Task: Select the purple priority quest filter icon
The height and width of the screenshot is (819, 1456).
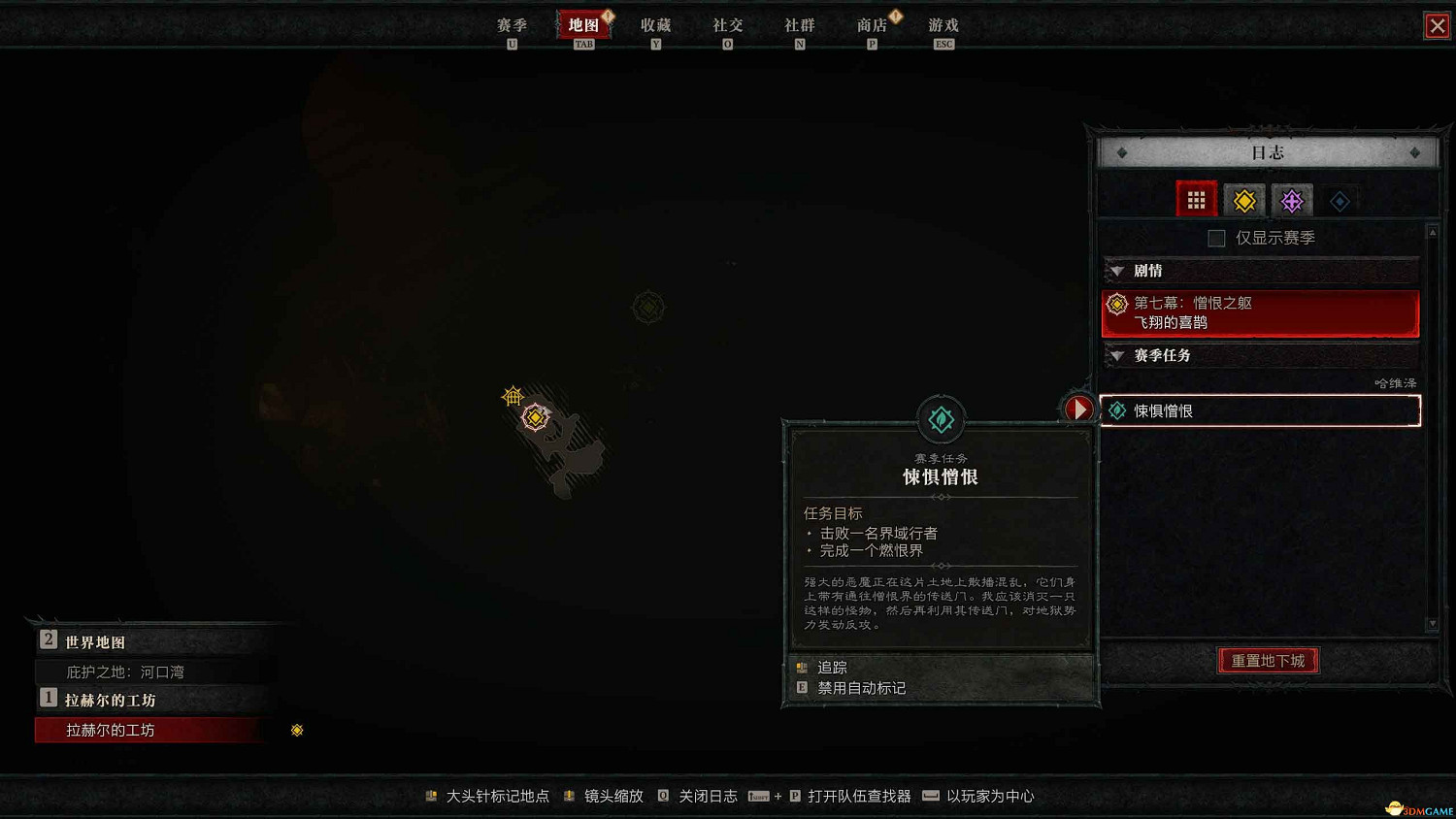Action: (x=1292, y=199)
